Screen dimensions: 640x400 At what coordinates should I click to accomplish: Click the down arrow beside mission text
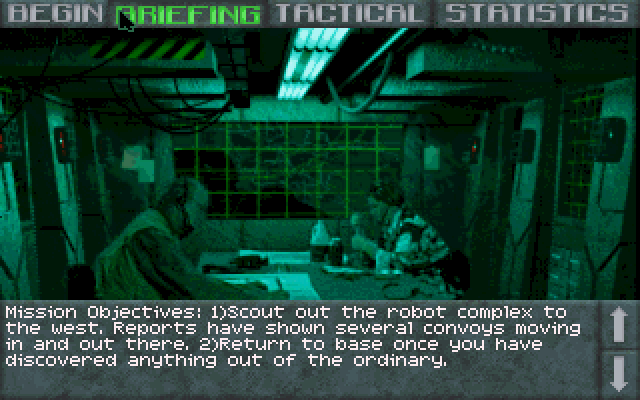coord(617,371)
